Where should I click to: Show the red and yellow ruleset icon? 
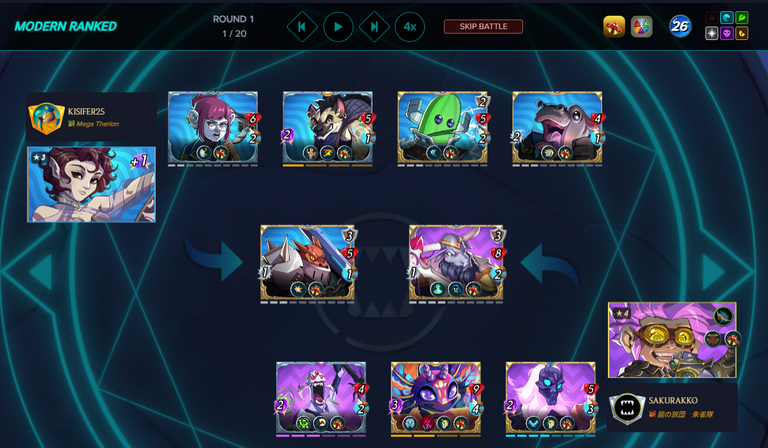pos(614,26)
